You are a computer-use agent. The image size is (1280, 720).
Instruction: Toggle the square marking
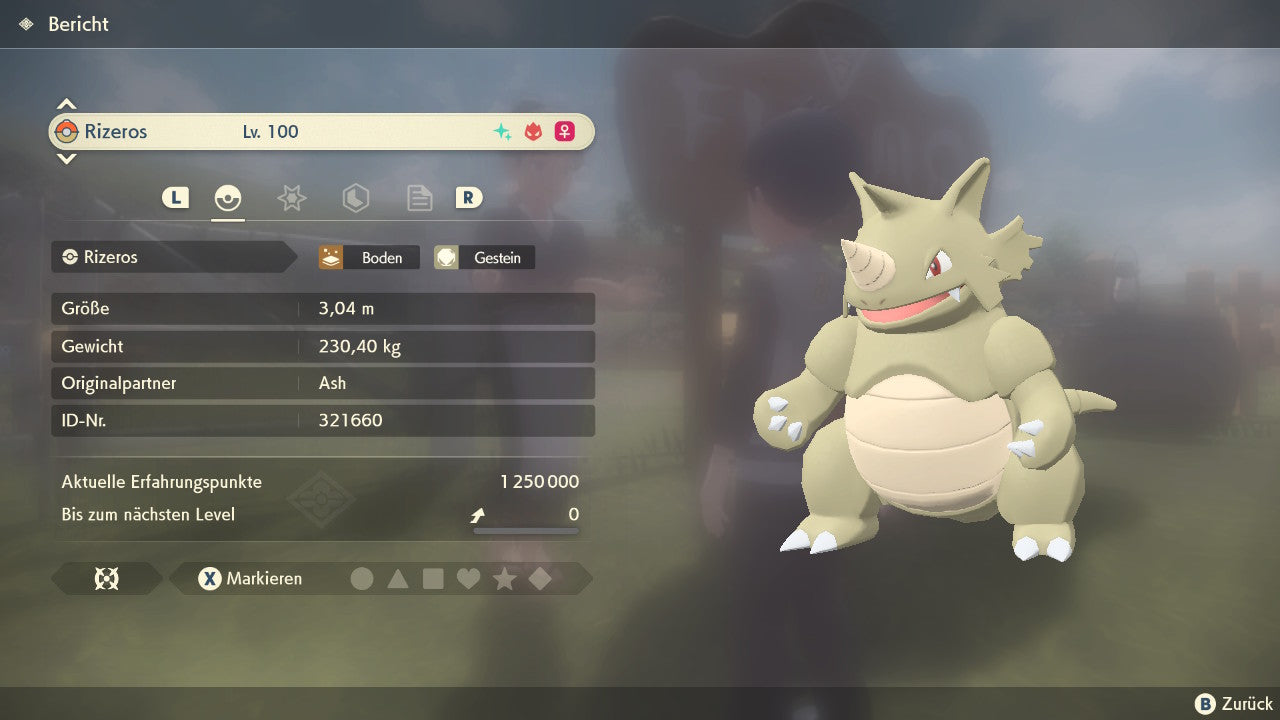click(433, 578)
